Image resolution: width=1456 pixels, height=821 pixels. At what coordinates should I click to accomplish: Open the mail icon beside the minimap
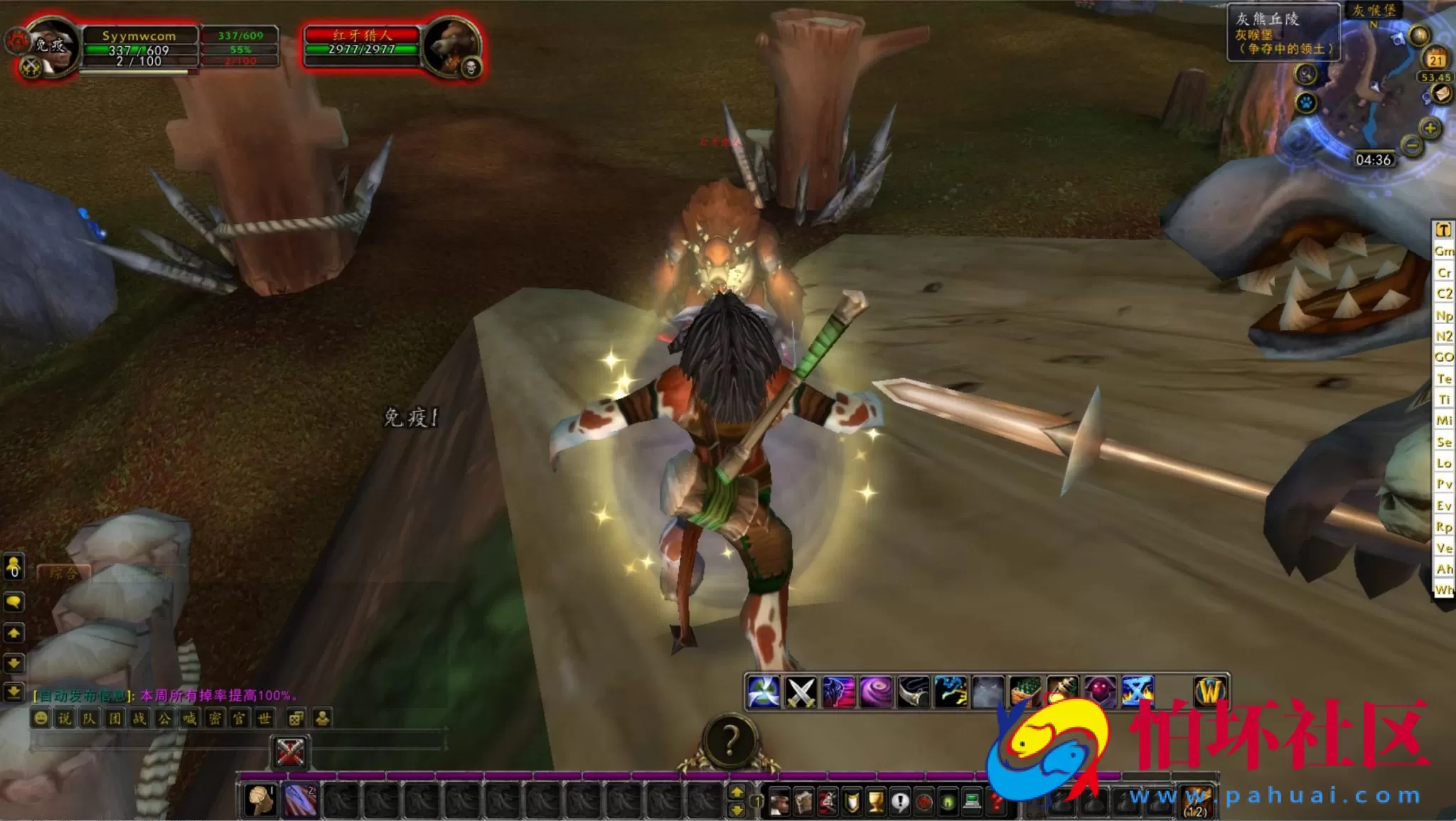[x=1442, y=94]
